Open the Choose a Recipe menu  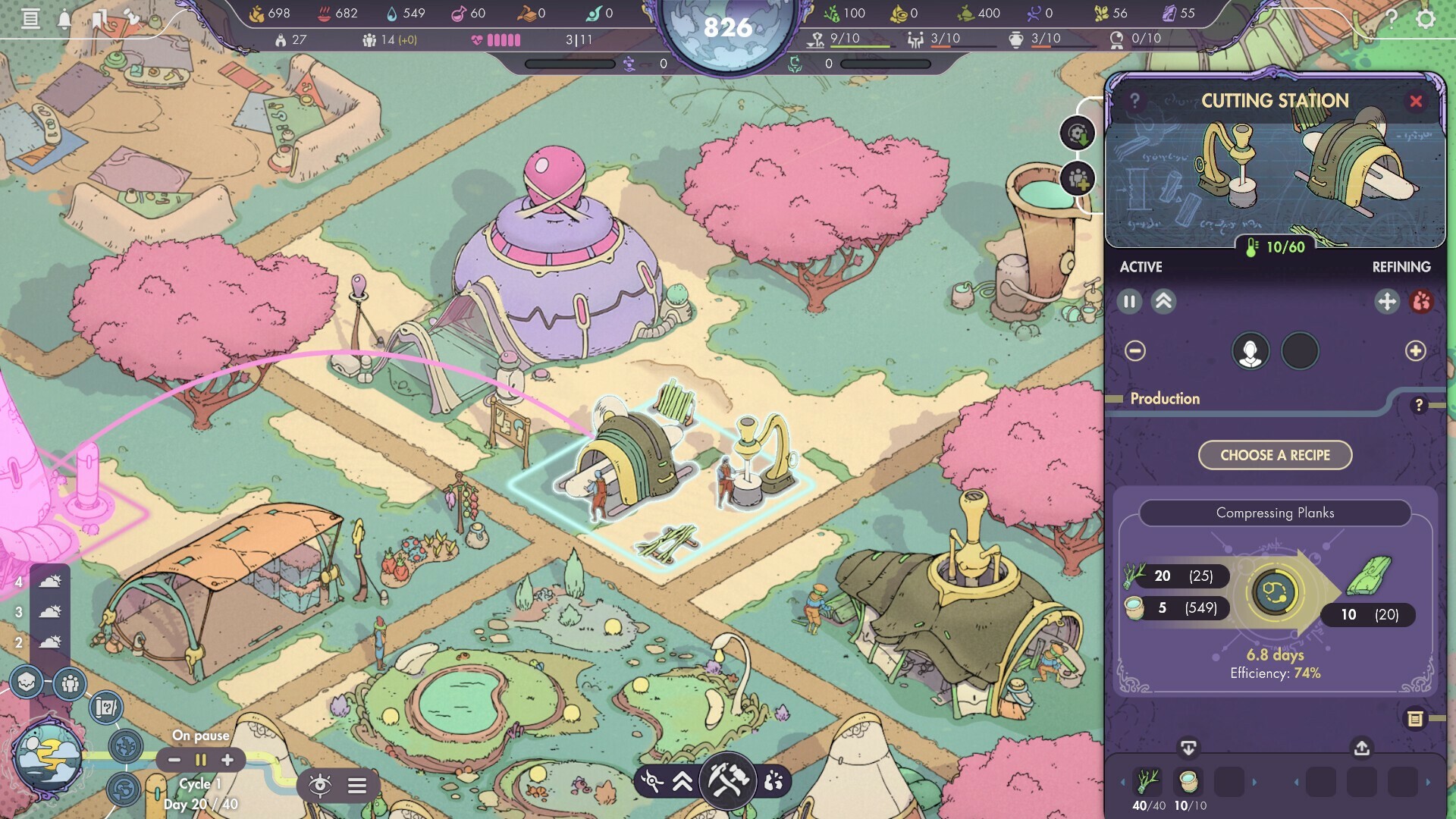click(1275, 455)
